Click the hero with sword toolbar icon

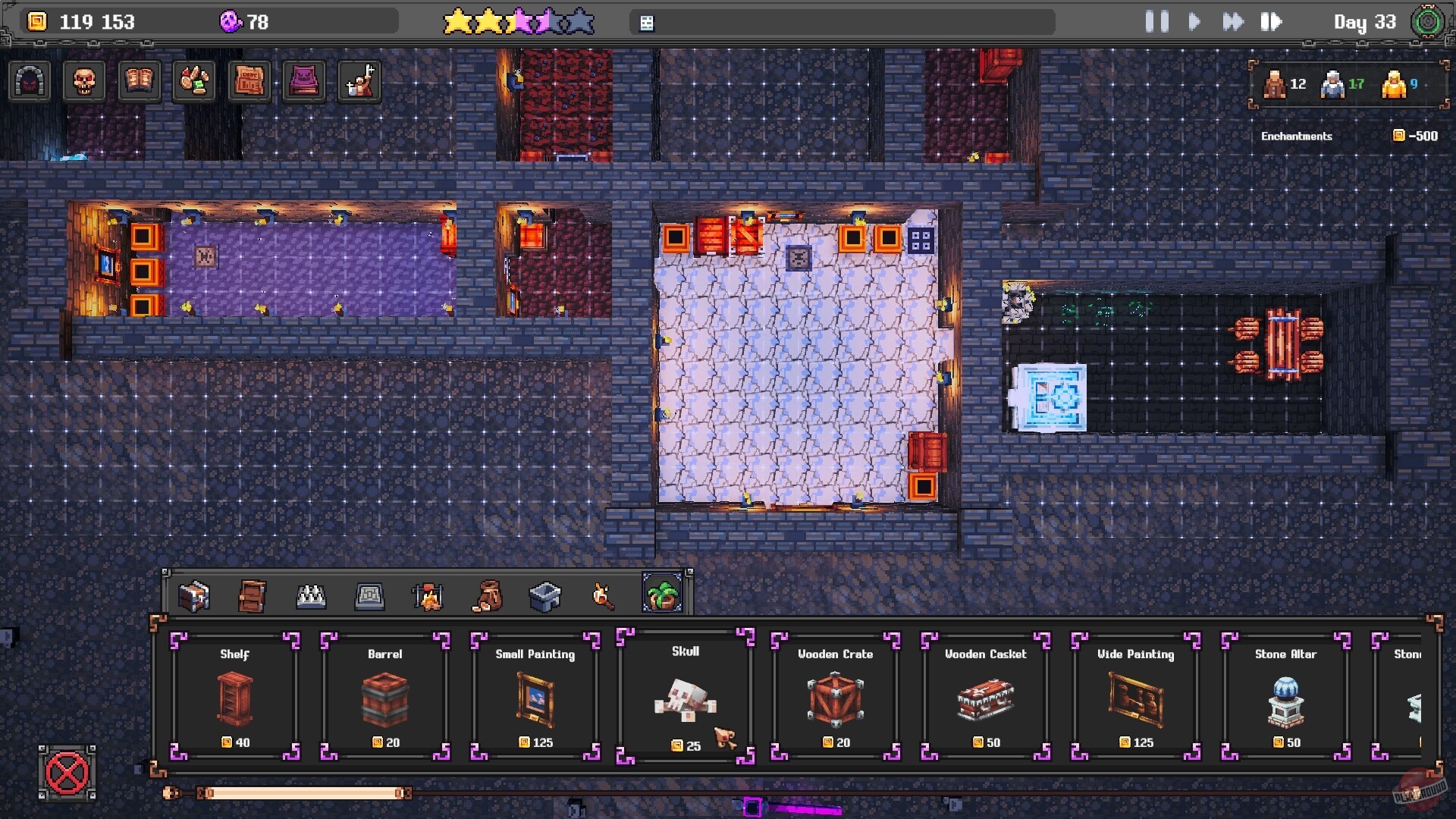tap(359, 82)
